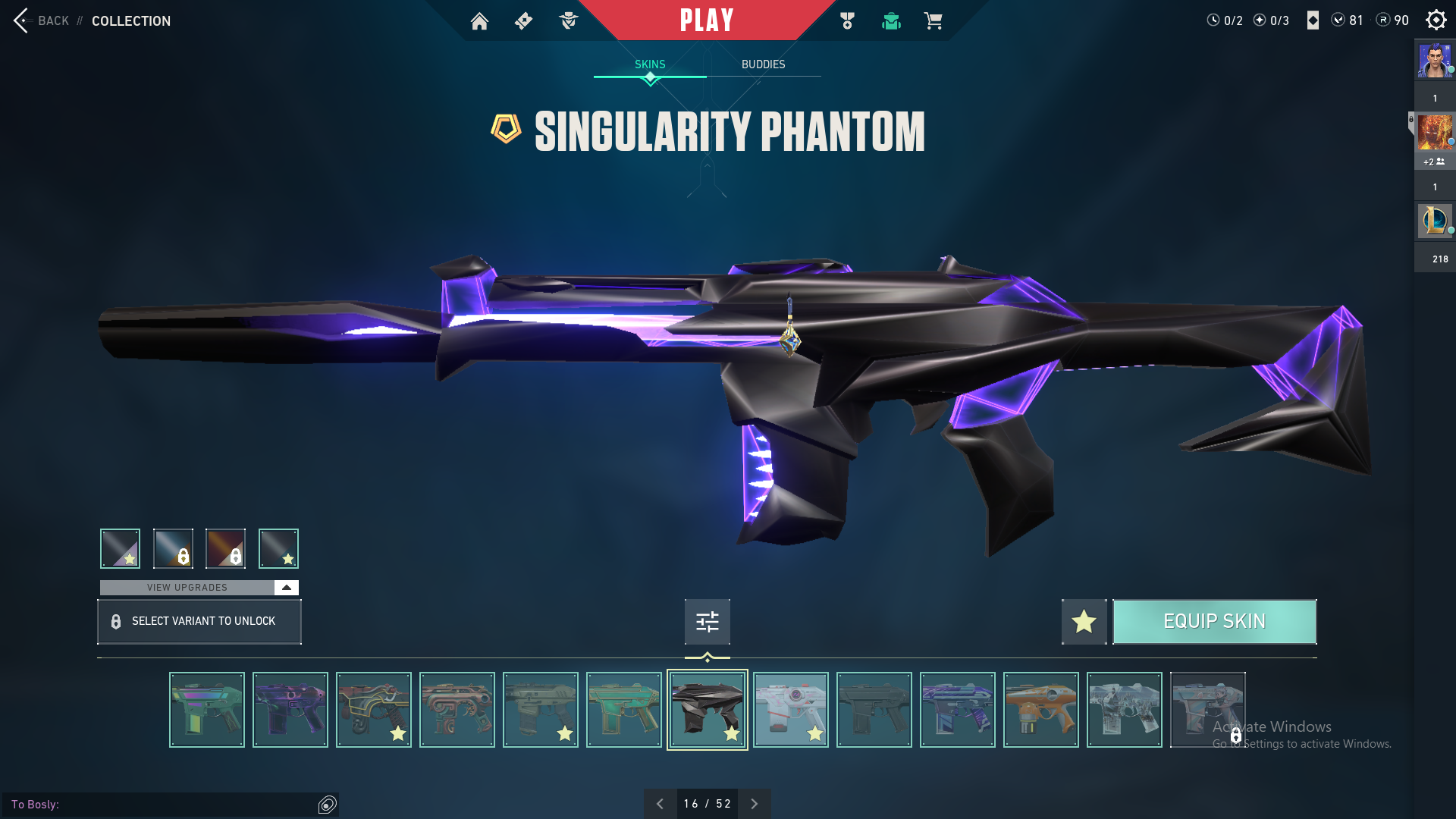Select the locked orange-brown variant swatch
The image size is (1456, 819).
click(225, 548)
